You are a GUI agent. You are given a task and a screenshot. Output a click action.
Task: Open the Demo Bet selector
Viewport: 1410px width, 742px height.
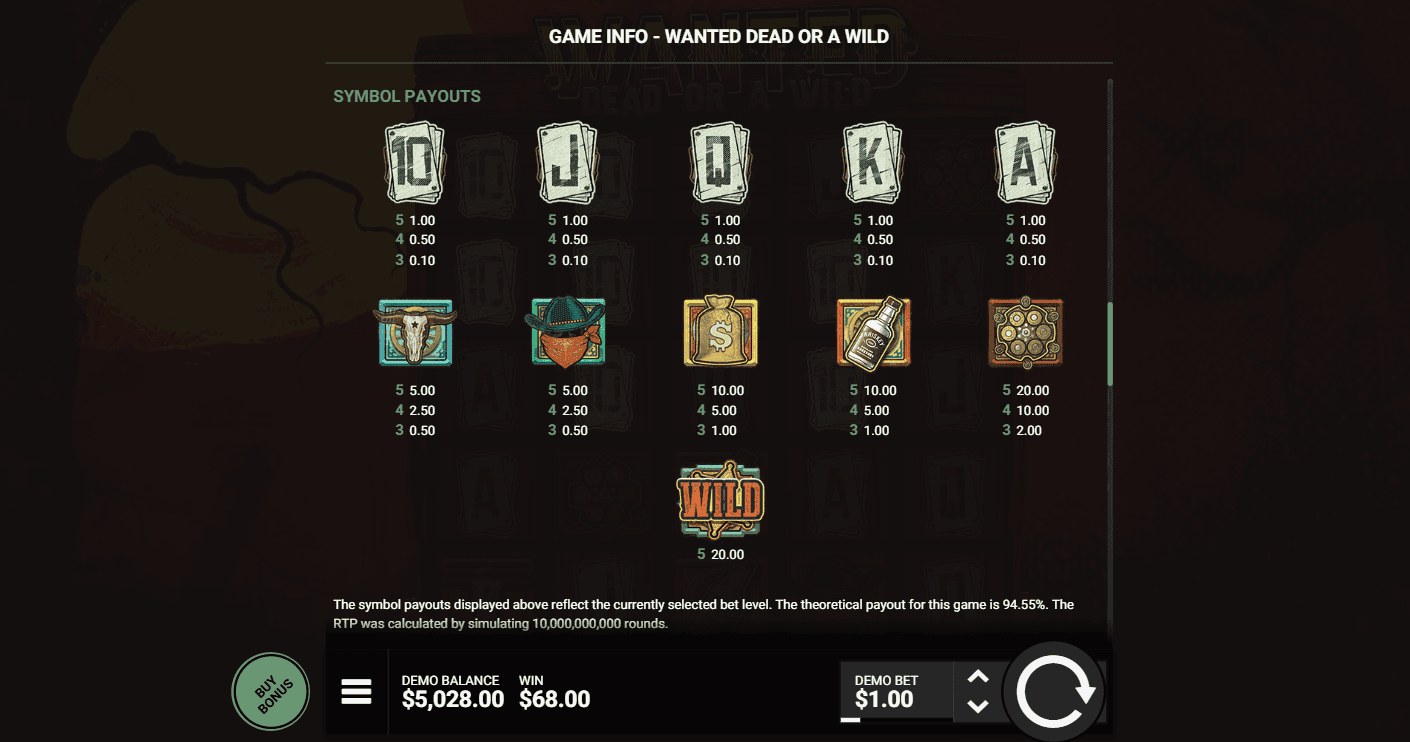tap(893, 690)
